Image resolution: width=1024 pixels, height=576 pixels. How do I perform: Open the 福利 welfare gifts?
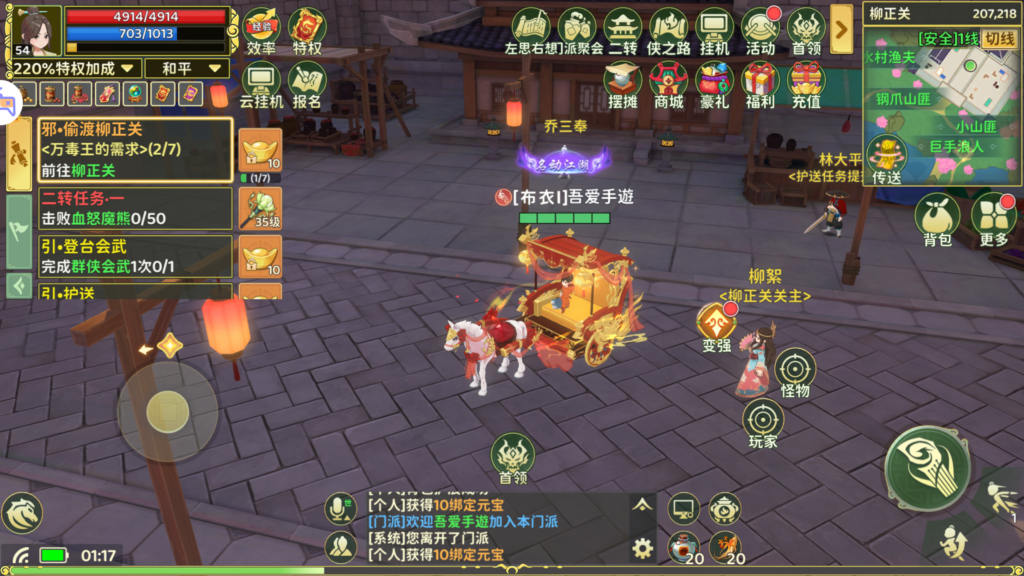coord(760,83)
